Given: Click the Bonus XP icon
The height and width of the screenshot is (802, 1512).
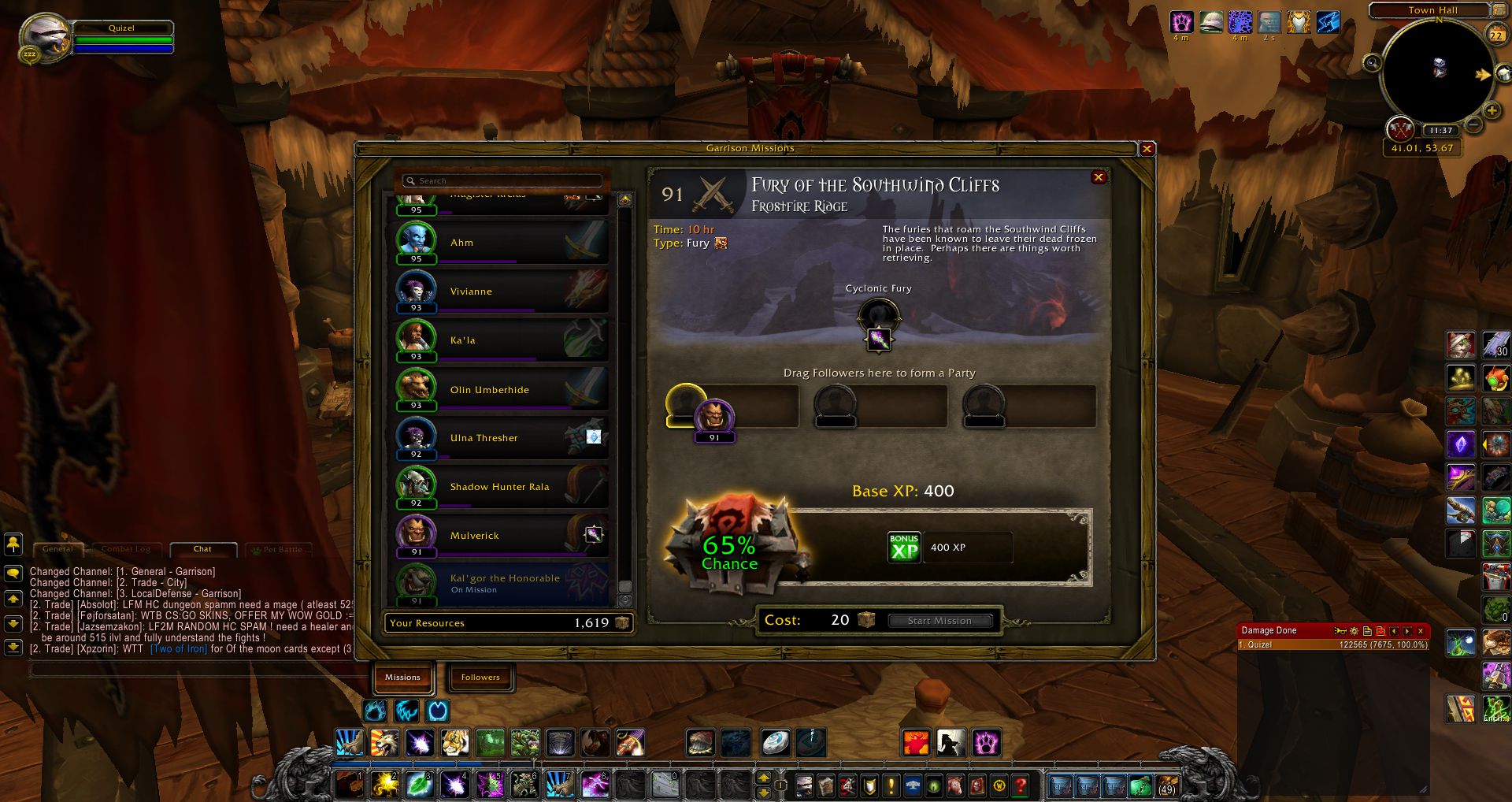Looking at the screenshot, I should click(x=904, y=548).
